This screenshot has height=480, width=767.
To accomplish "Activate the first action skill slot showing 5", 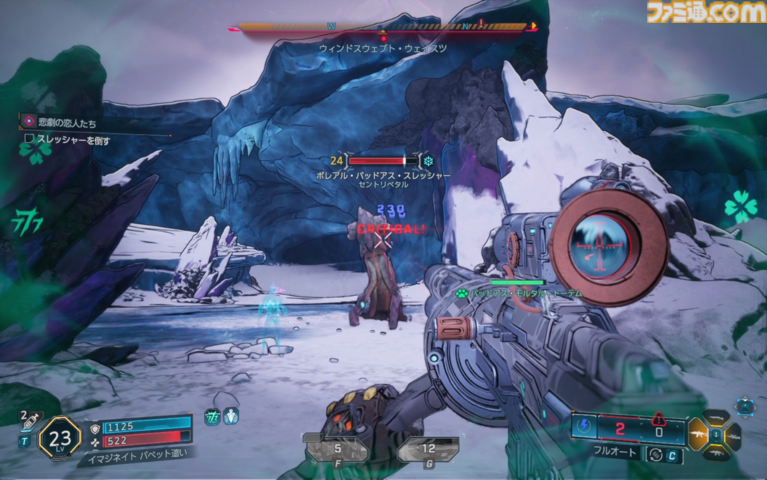I will coord(337,450).
